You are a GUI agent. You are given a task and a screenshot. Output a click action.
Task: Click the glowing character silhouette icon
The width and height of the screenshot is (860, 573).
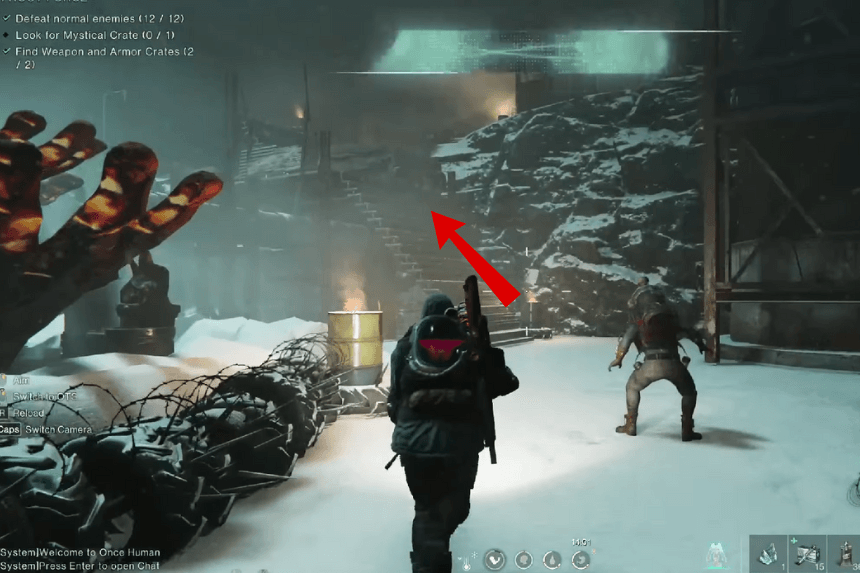(x=715, y=554)
